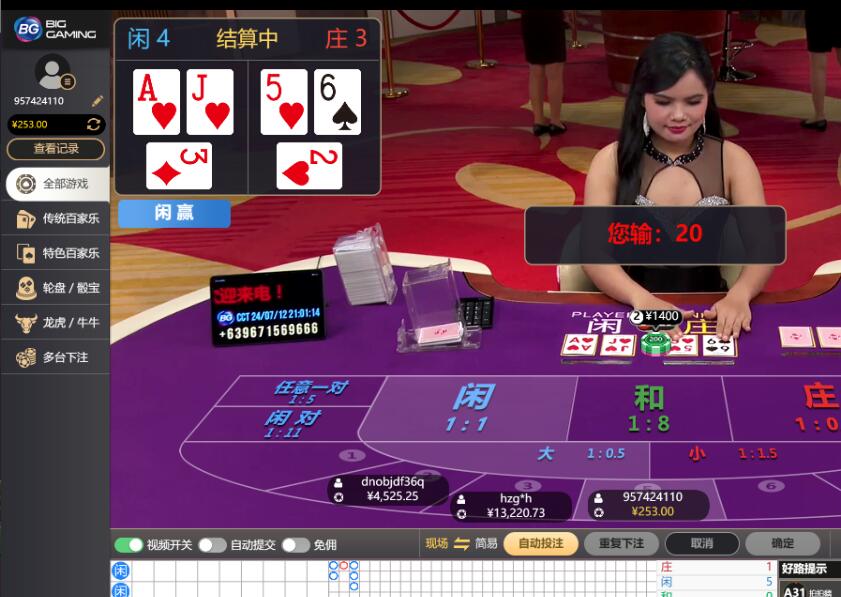This screenshot has height=597, width=841.
Task: Choose 轮盘/骰宝 from the sidebar
Action: (x=57, y=288)
